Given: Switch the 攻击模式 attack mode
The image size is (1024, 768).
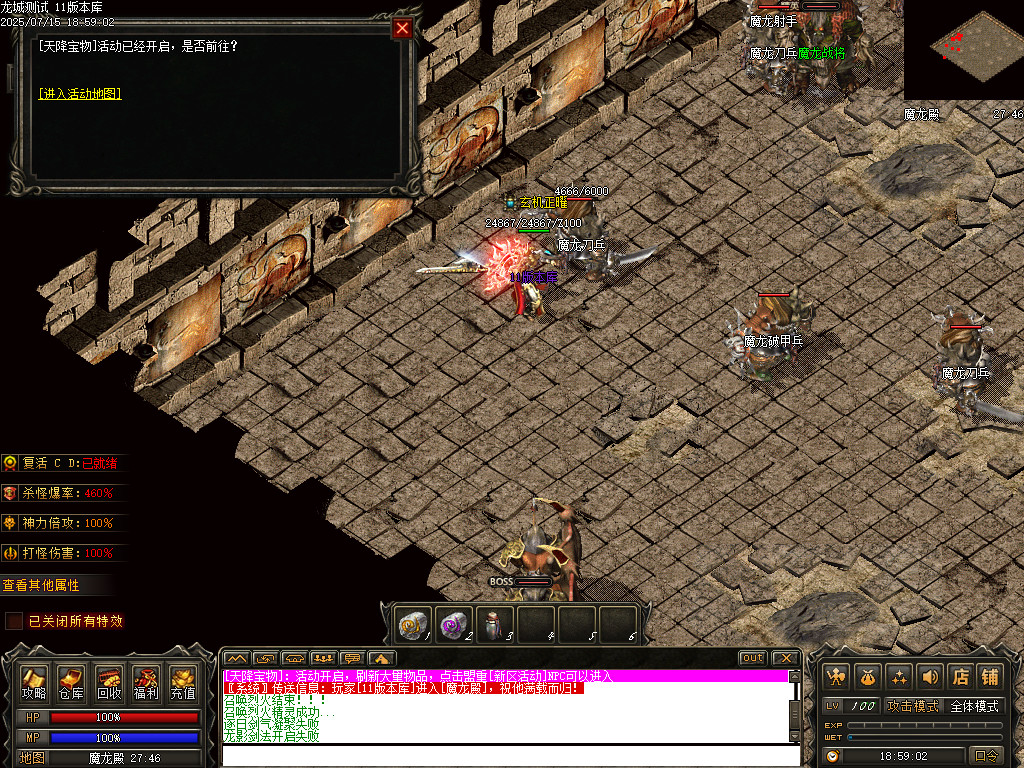Looking at the screenshot, I should coord(913,706).
